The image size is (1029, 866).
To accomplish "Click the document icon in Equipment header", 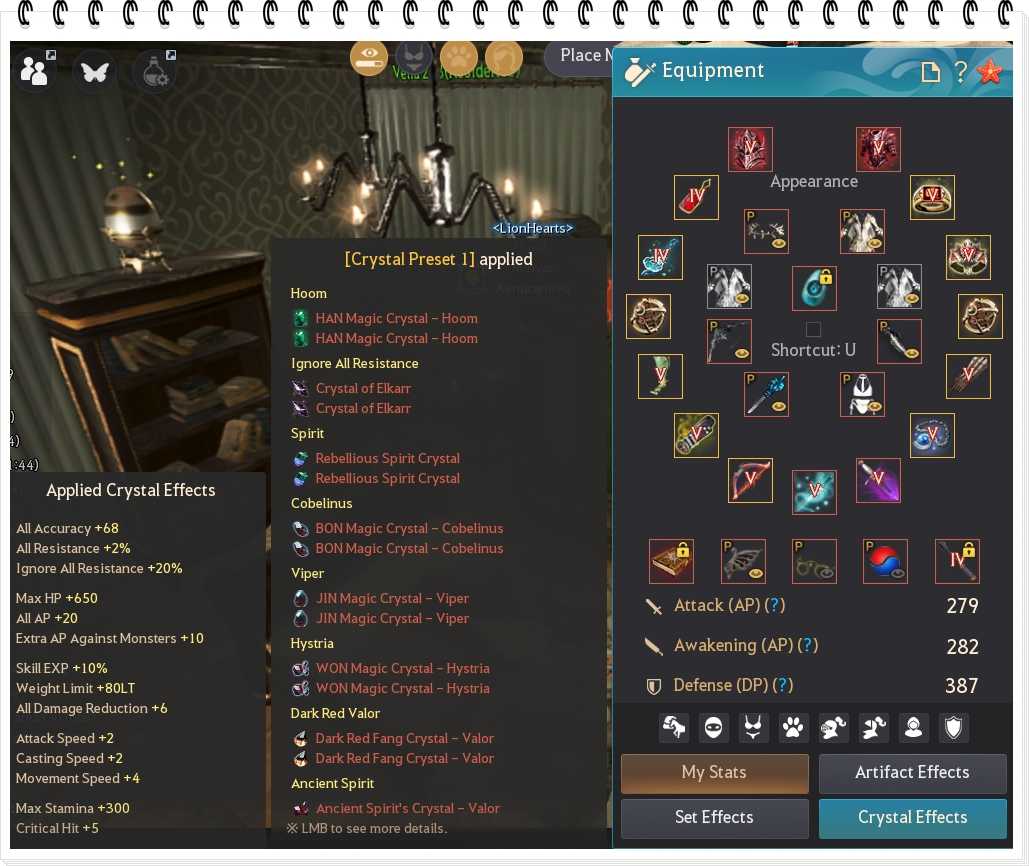I will pyautogui.click(x=930, y=71).
